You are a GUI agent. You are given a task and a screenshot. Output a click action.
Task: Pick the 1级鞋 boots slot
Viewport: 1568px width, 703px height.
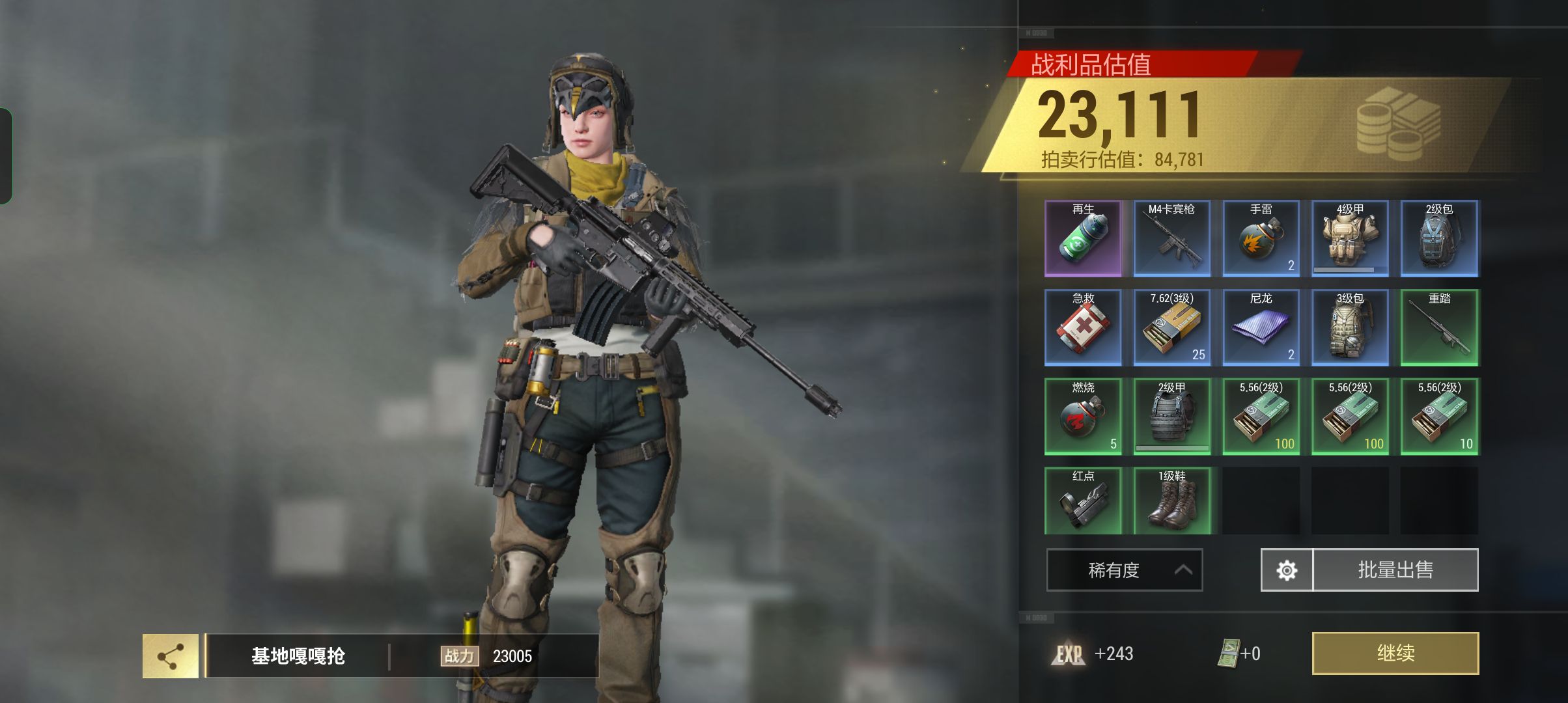(x=1171, y=501)
